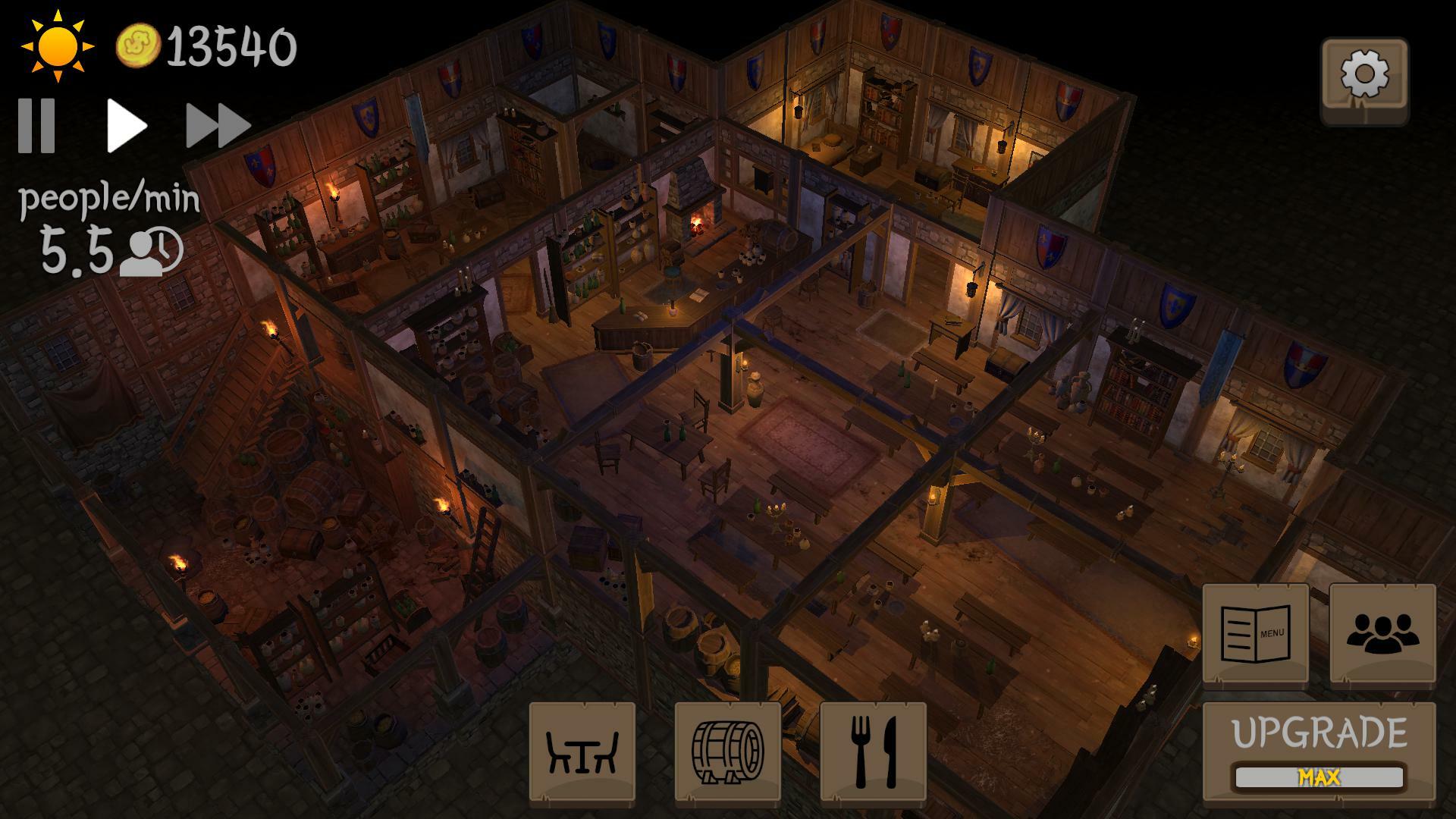Open the fork and knife food button

tap(873, 751)
